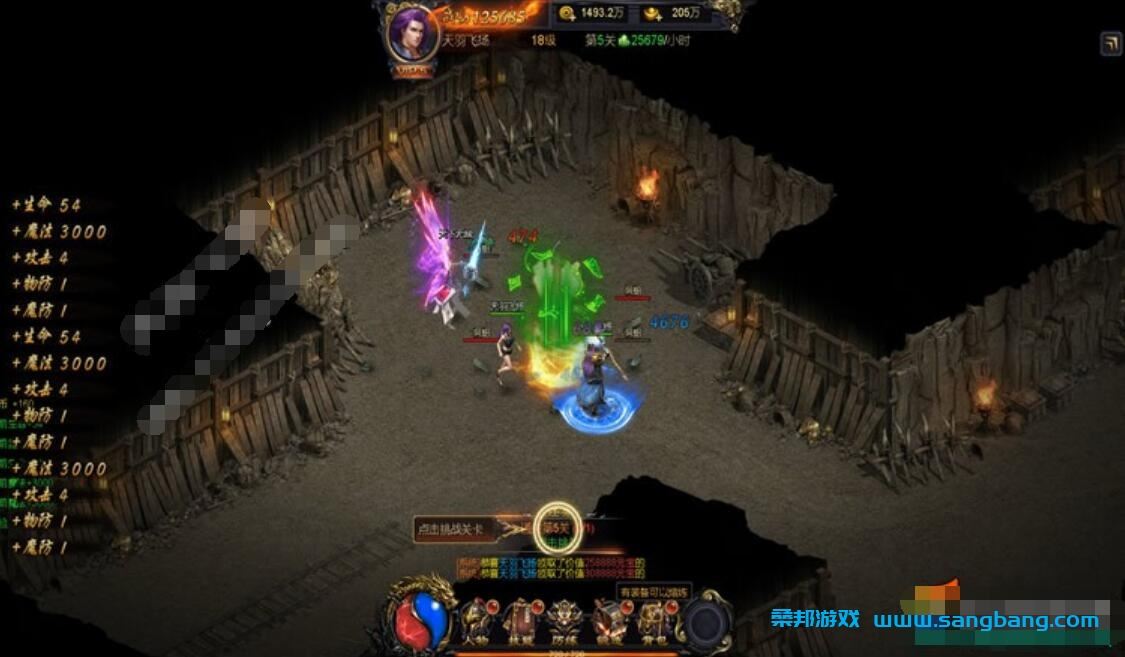1125x657 pixels.
Task: Toggle the panel button in top-right corner
Action: coord(1110,43)
